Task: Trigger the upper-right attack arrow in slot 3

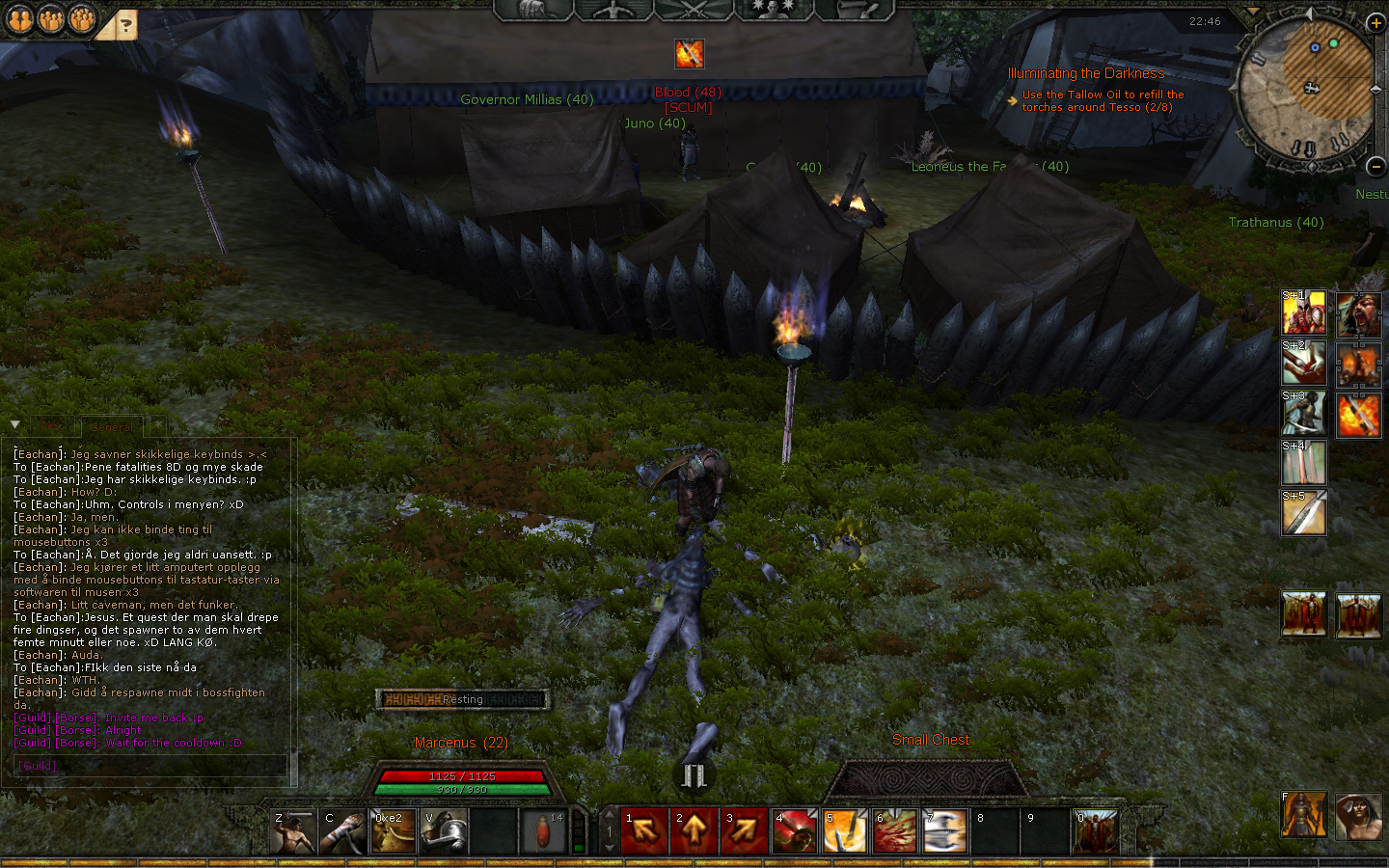Action: [x=745, y=831]
